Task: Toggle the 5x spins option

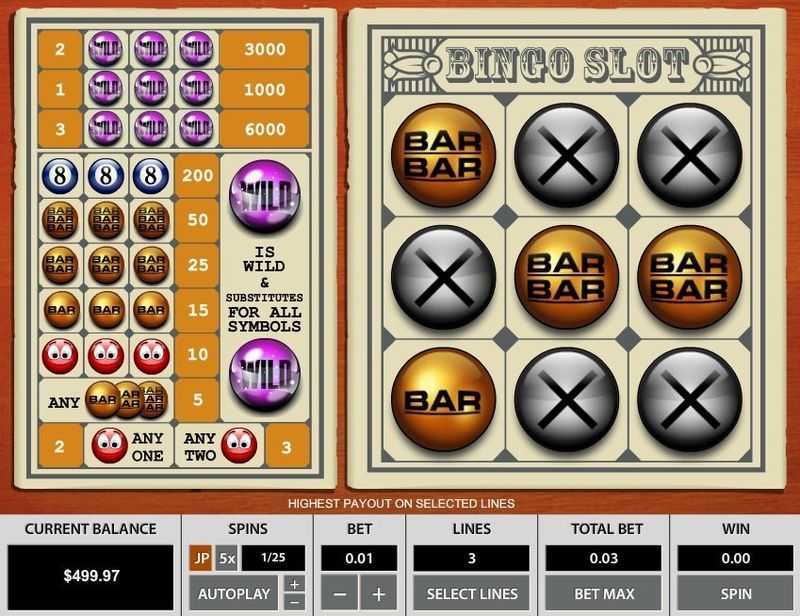Action: pyautogui.click(x=227, y=558)
